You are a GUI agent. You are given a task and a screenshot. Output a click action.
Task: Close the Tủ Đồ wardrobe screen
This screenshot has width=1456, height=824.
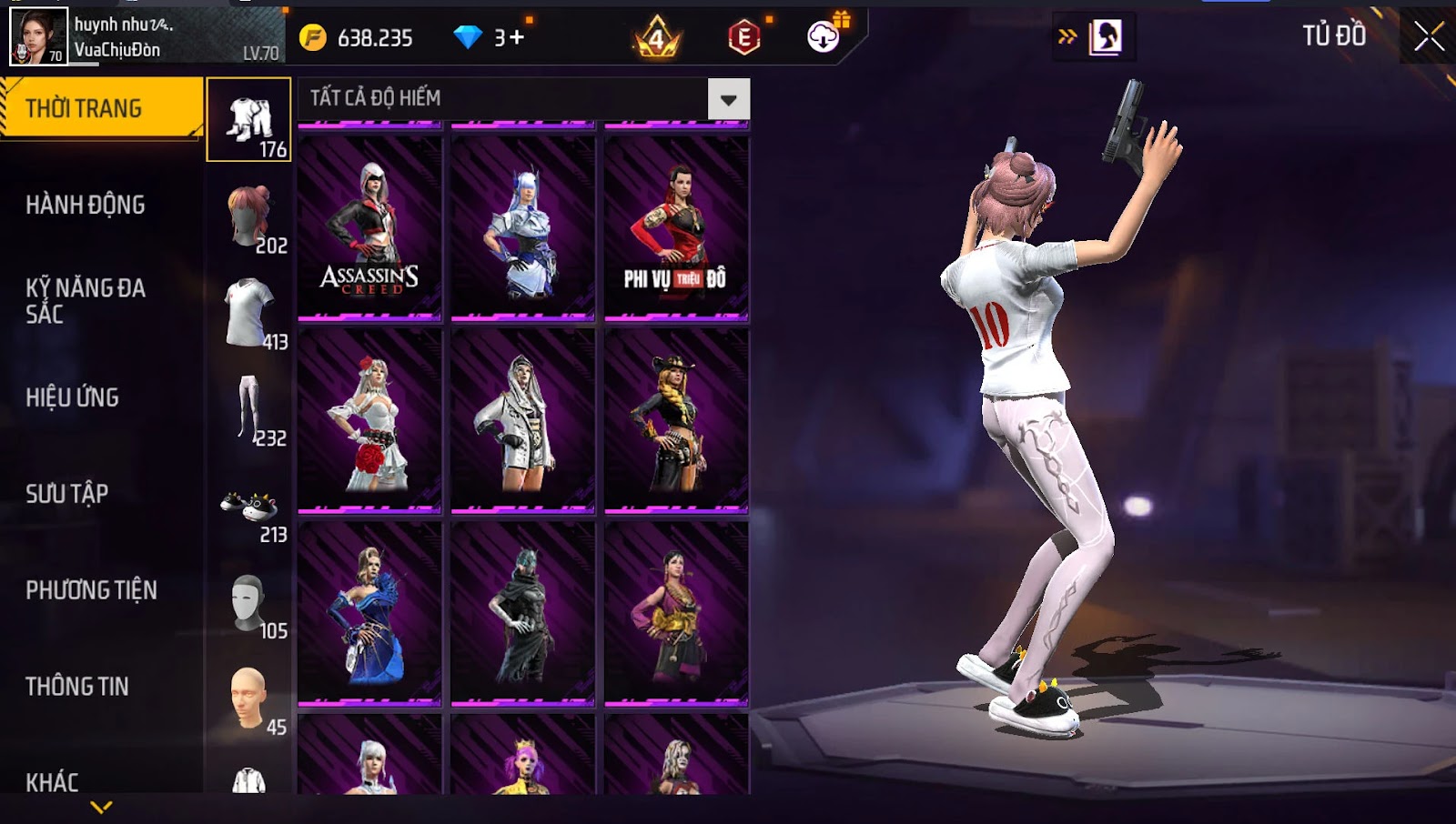point(1429,36)
